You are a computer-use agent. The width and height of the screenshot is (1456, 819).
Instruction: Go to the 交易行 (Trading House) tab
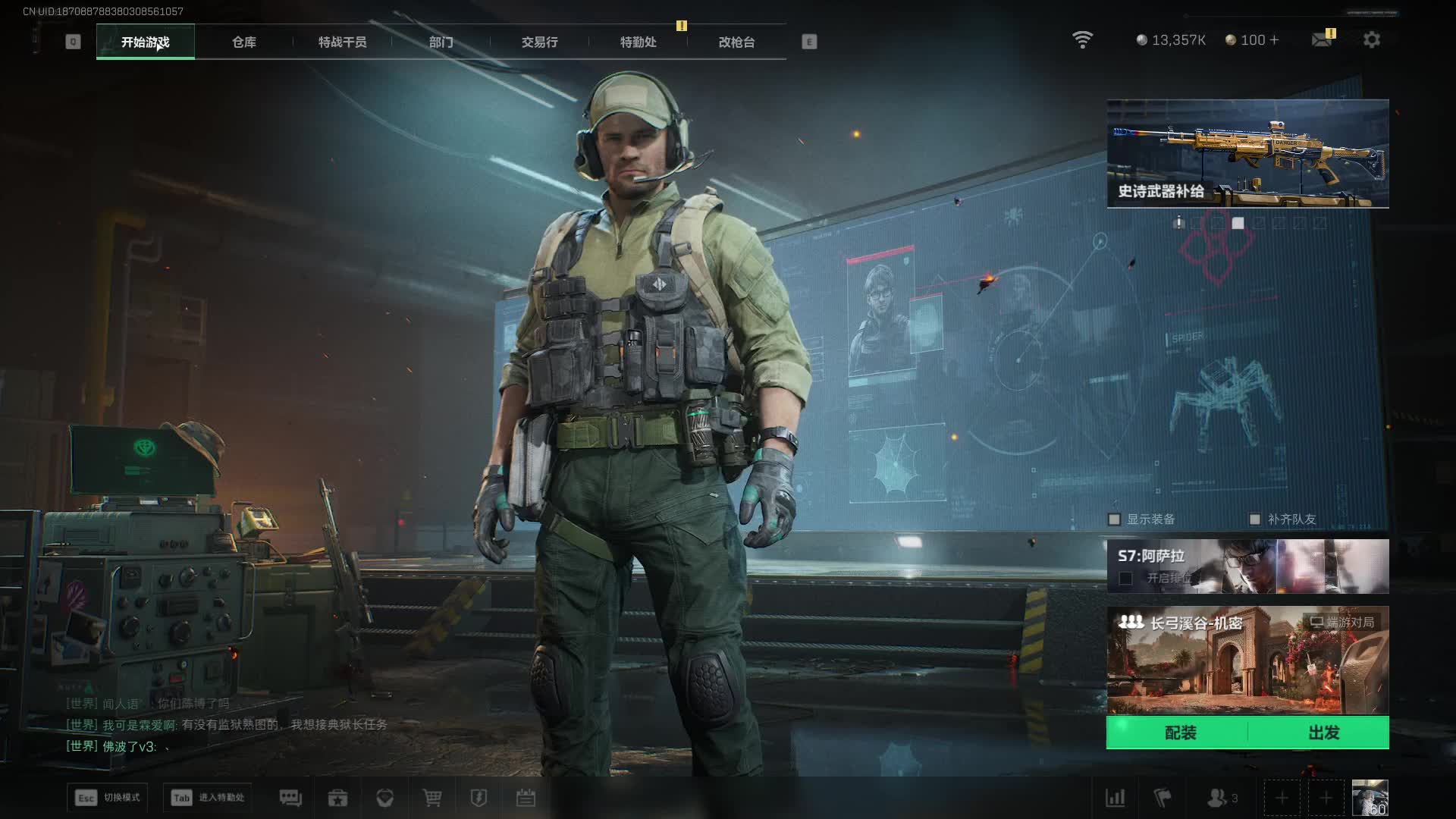(x=539, y=42)
